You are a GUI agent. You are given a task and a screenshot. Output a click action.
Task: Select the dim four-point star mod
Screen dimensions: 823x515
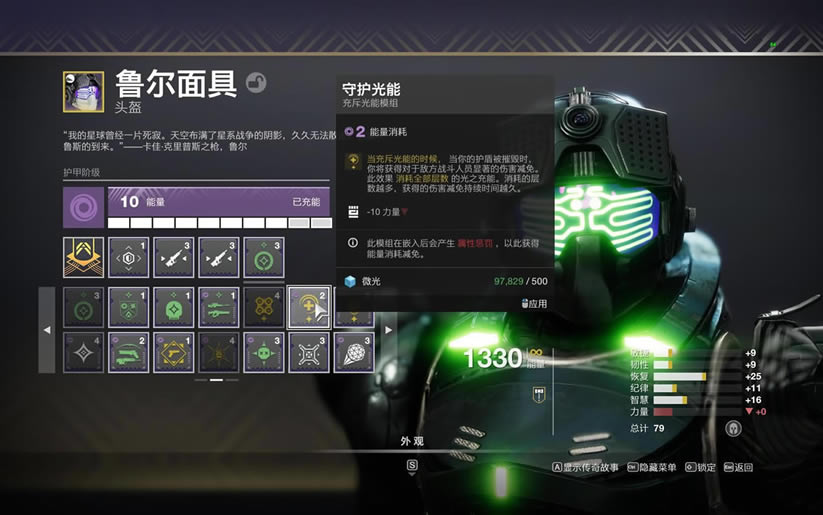pos(83,352)
